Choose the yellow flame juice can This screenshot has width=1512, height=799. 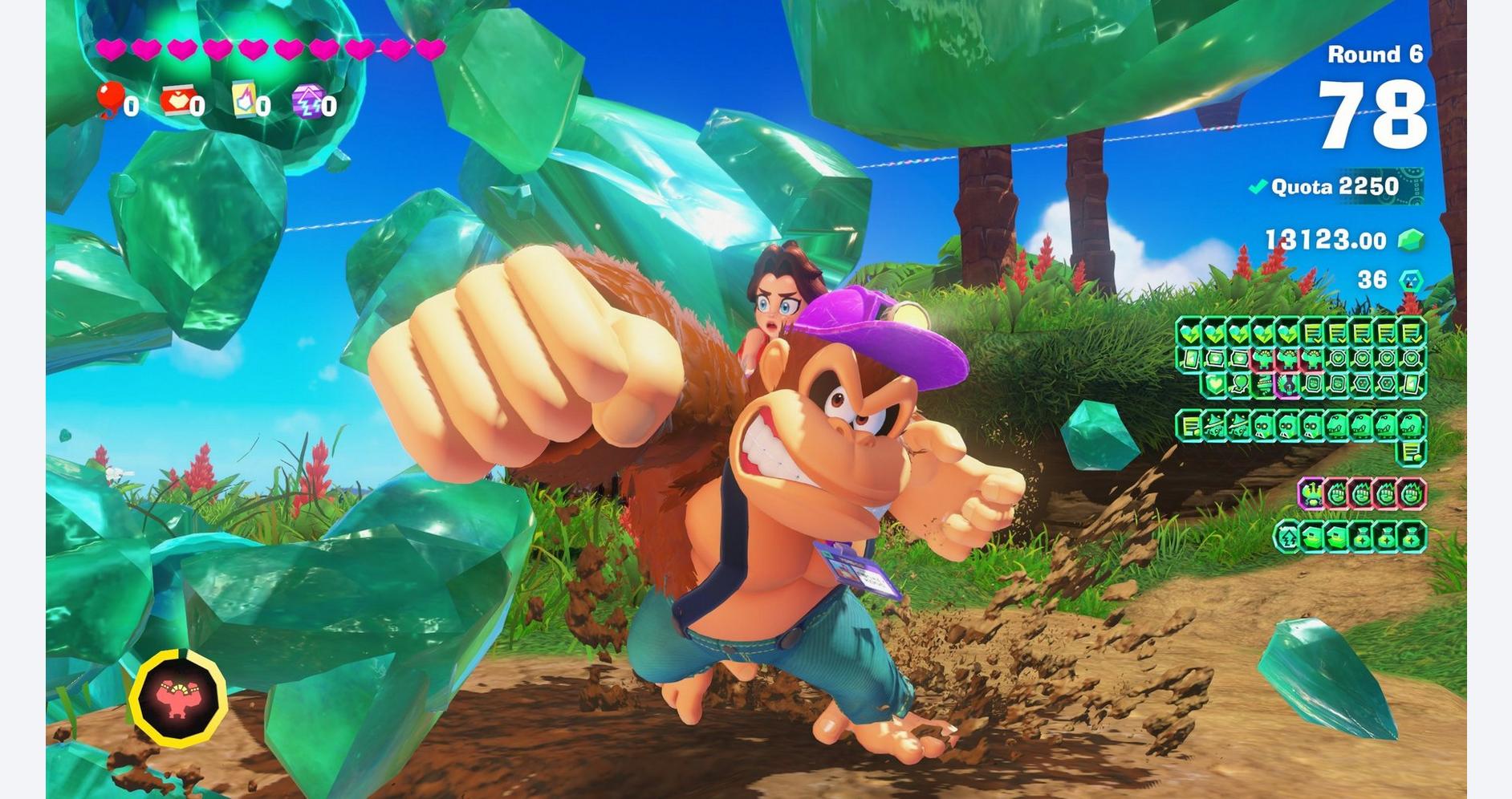244,100
